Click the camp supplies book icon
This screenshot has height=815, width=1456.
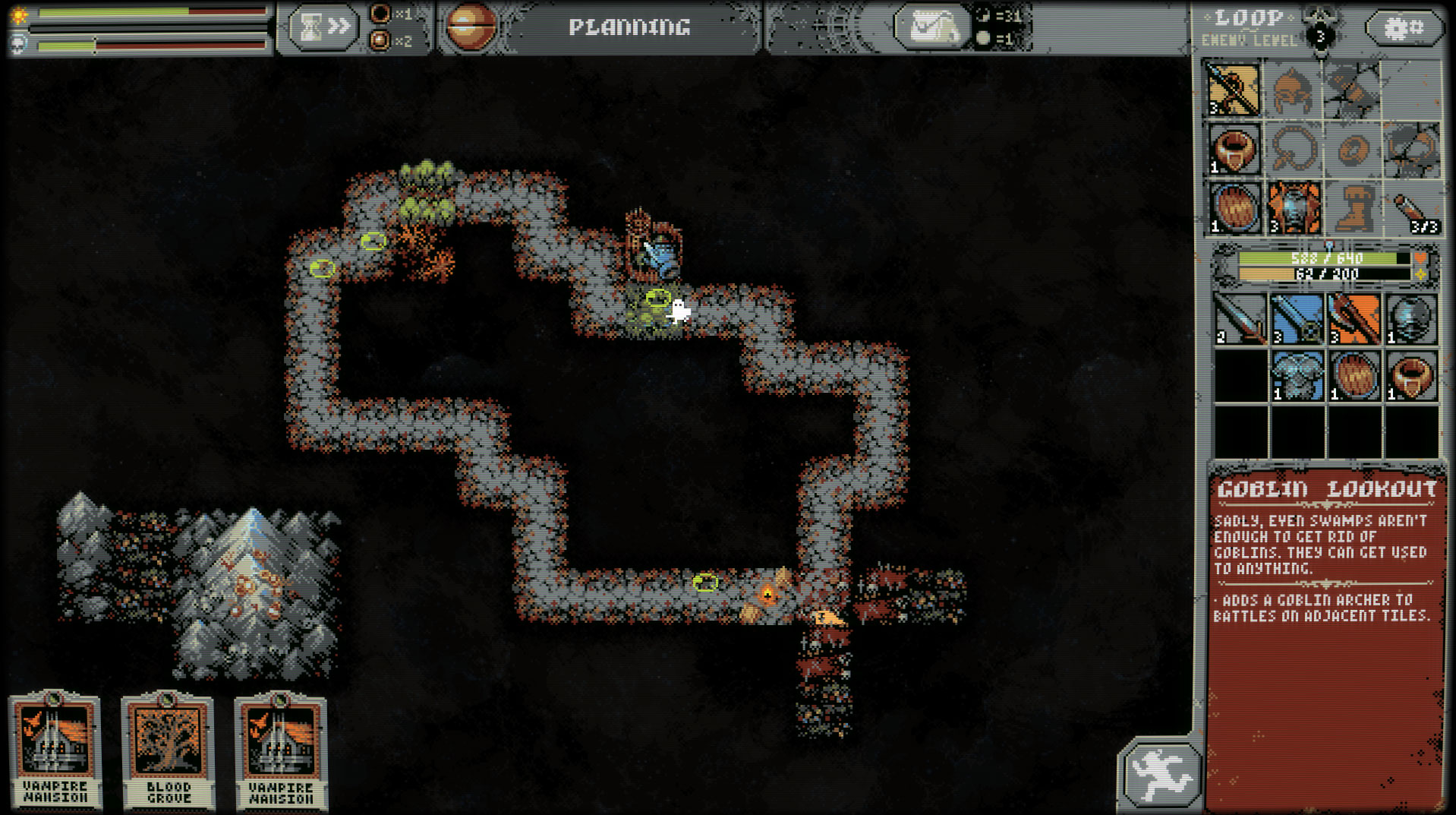coord(935,28)
